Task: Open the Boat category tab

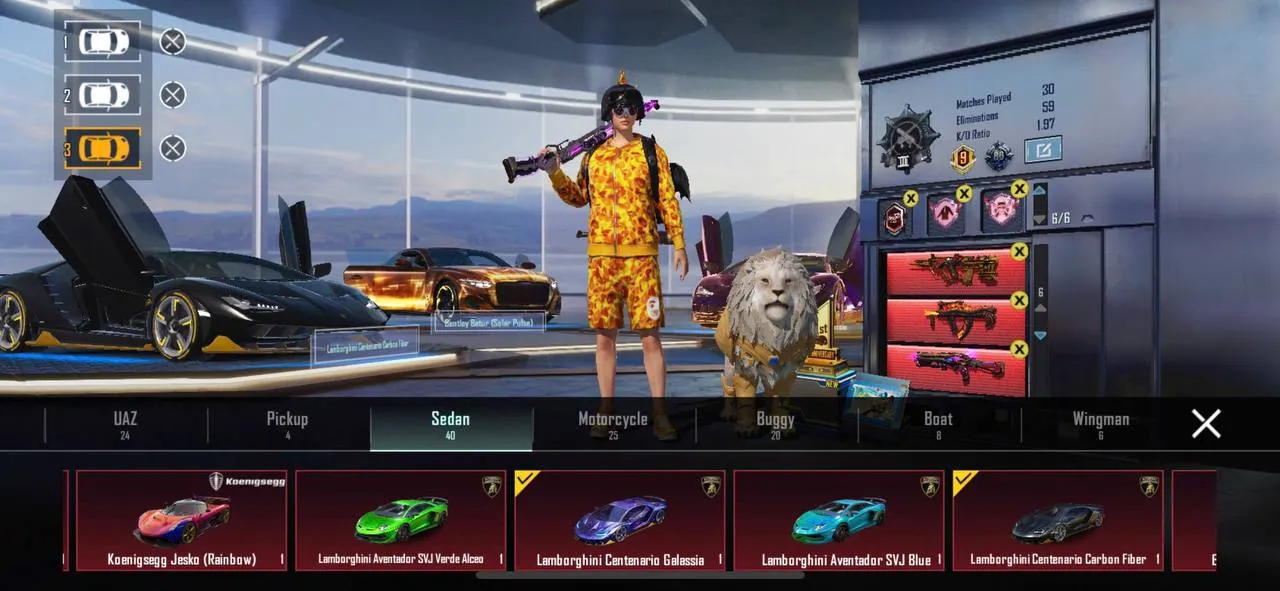Action: (x=938, y=425)
